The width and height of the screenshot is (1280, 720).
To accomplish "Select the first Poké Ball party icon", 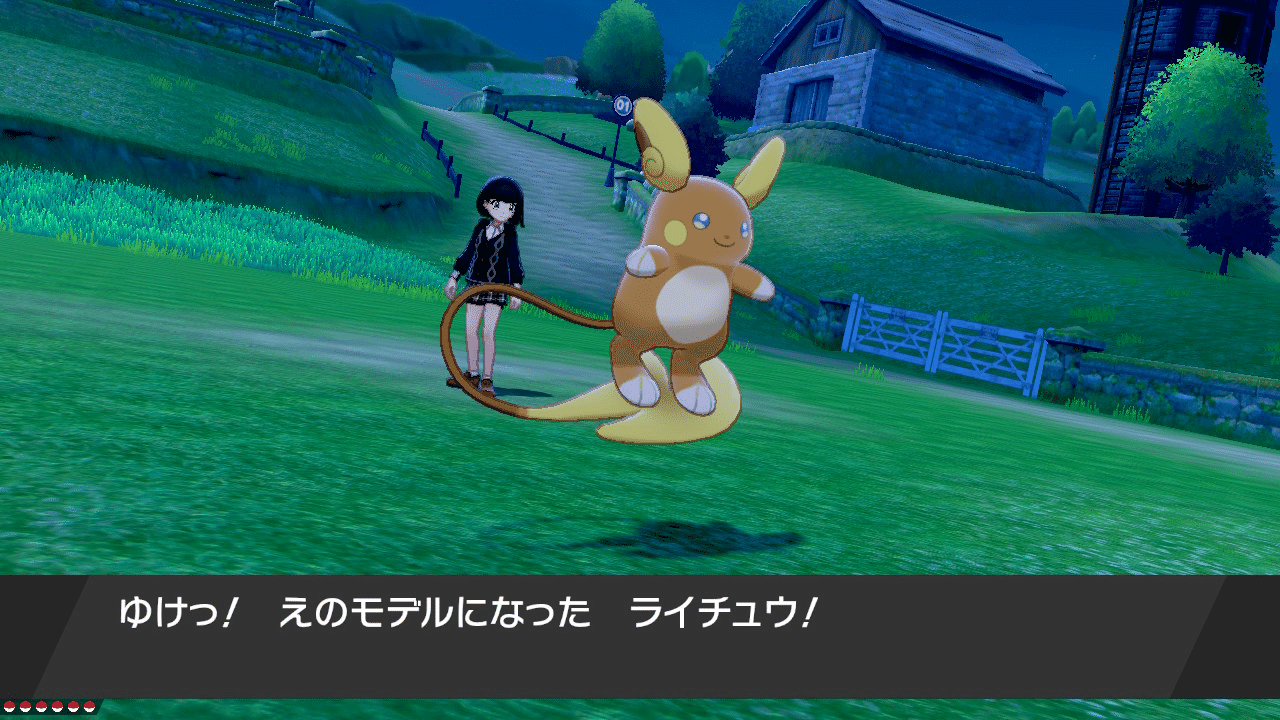I will click(10, 706).
